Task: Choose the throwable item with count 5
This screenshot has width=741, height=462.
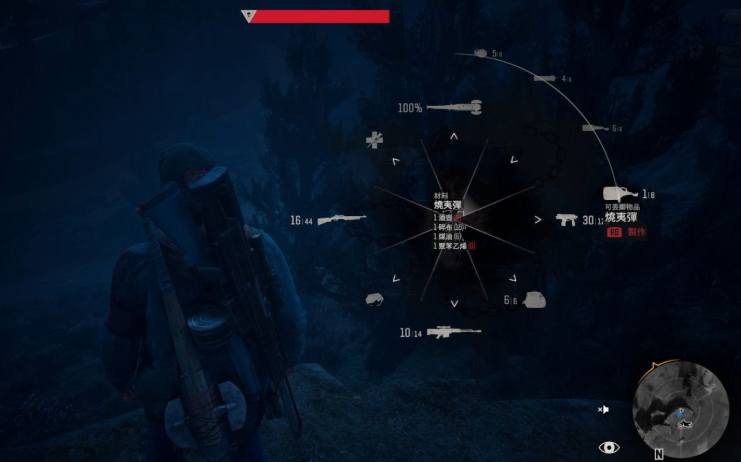Action: tap(480, 53)
